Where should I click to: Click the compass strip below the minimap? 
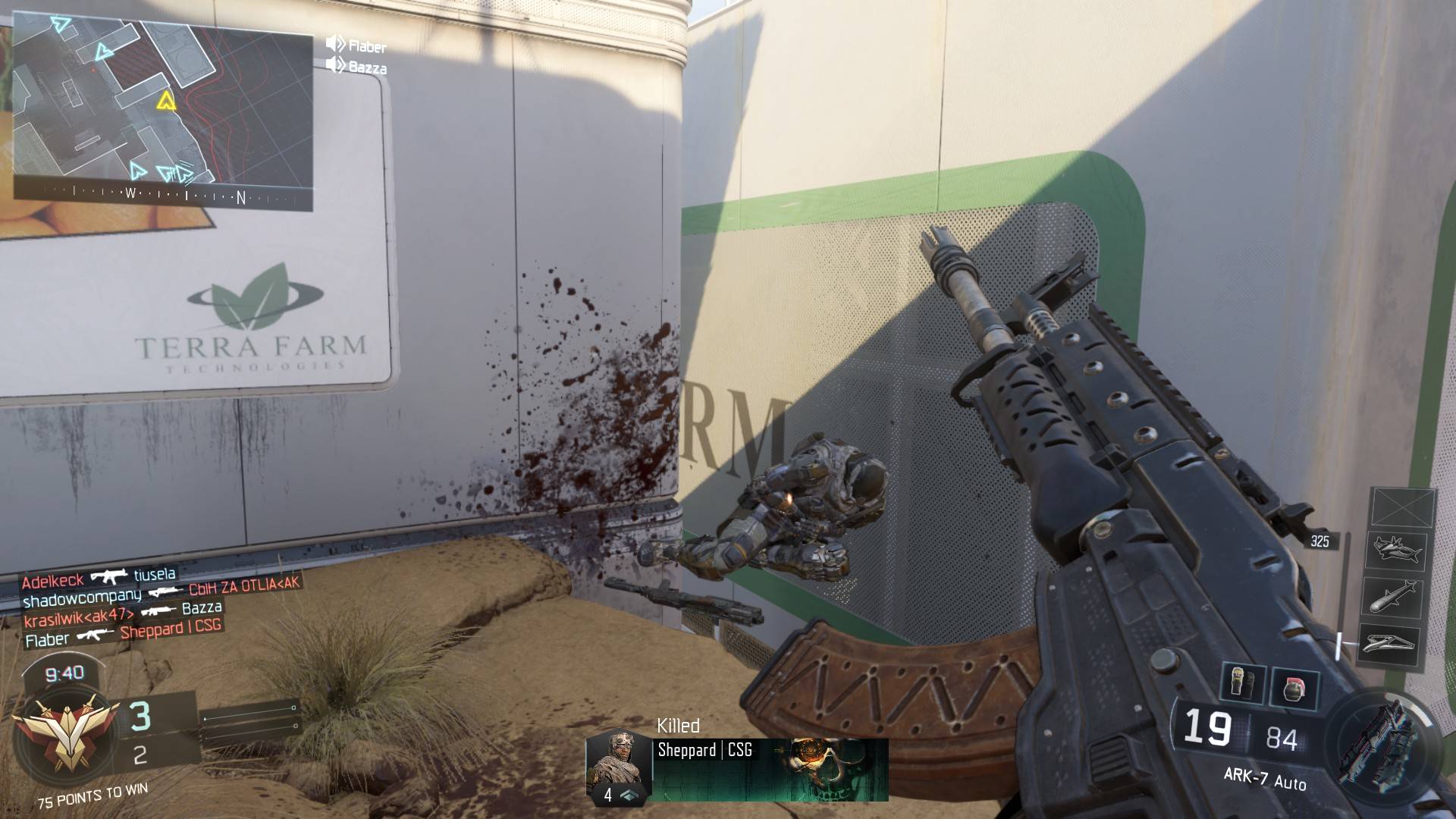point(163,195)
